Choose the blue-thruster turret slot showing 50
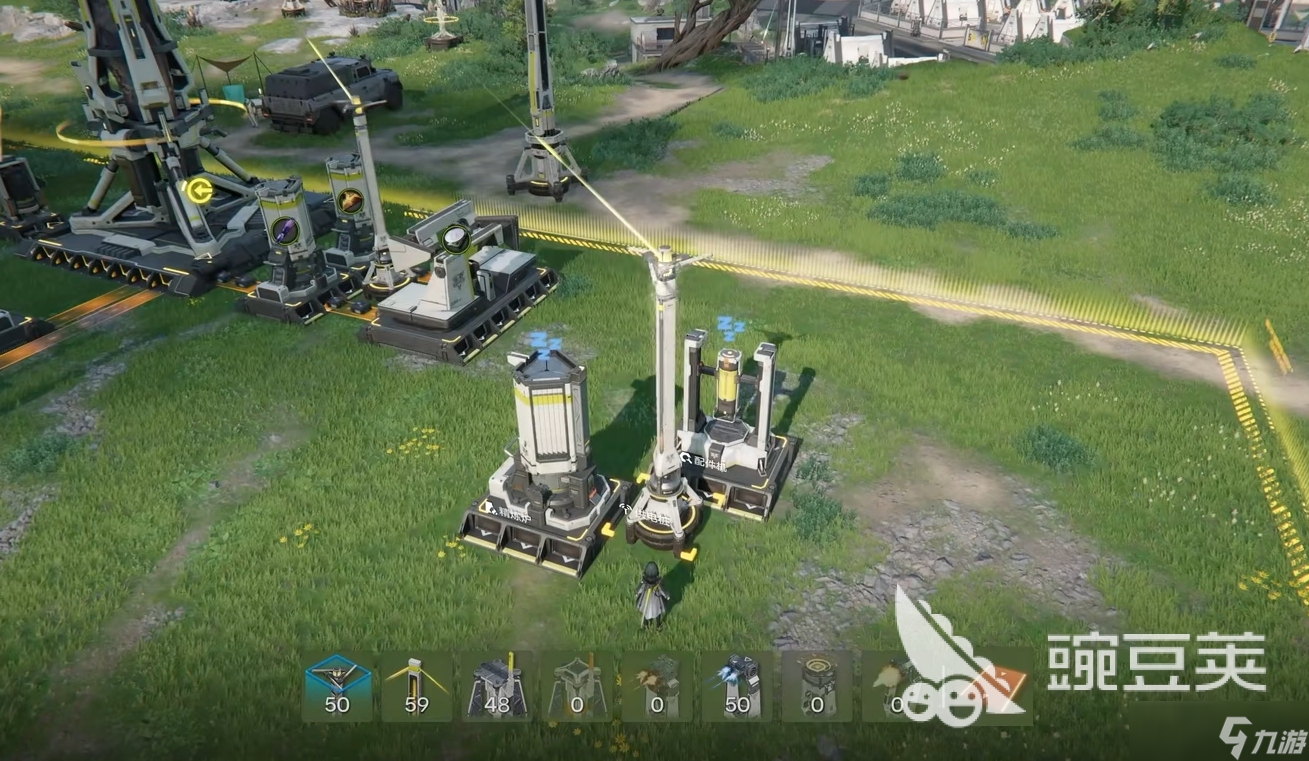This screenshot has height=761, width=1309. [x=737, y=686]
